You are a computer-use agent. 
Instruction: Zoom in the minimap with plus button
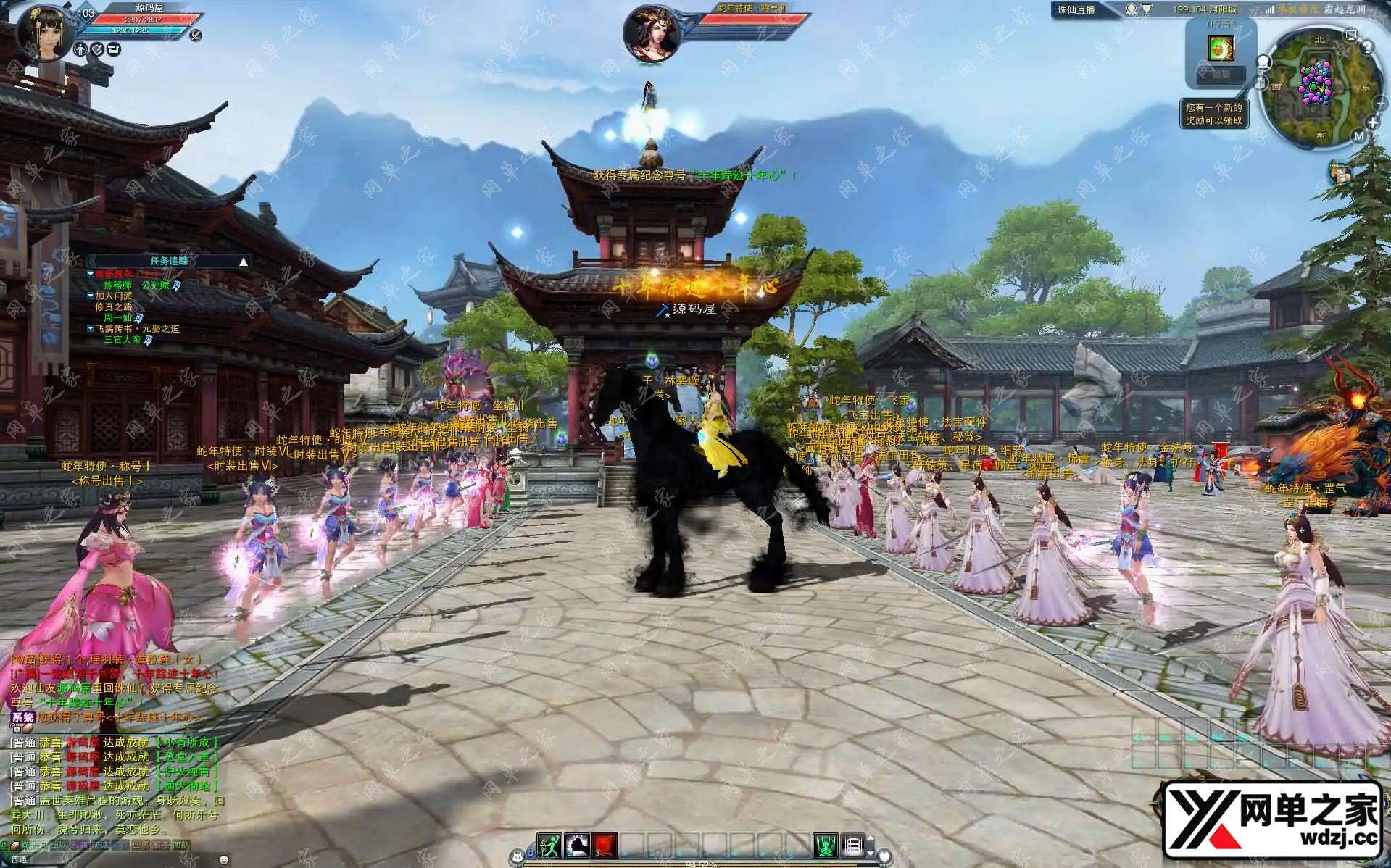click(1372, 123)
